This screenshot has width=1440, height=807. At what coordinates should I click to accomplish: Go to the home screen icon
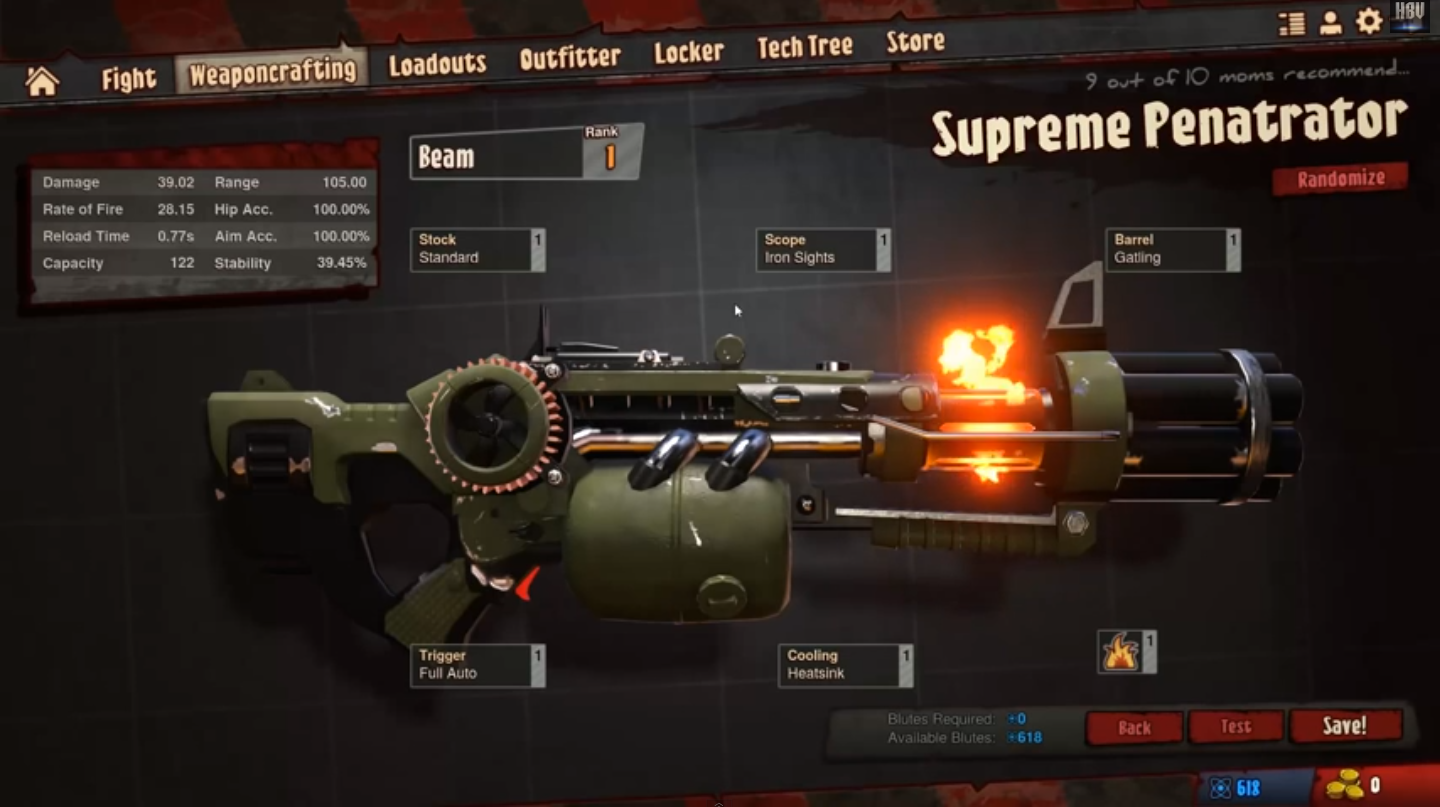(x=42, y=81)
